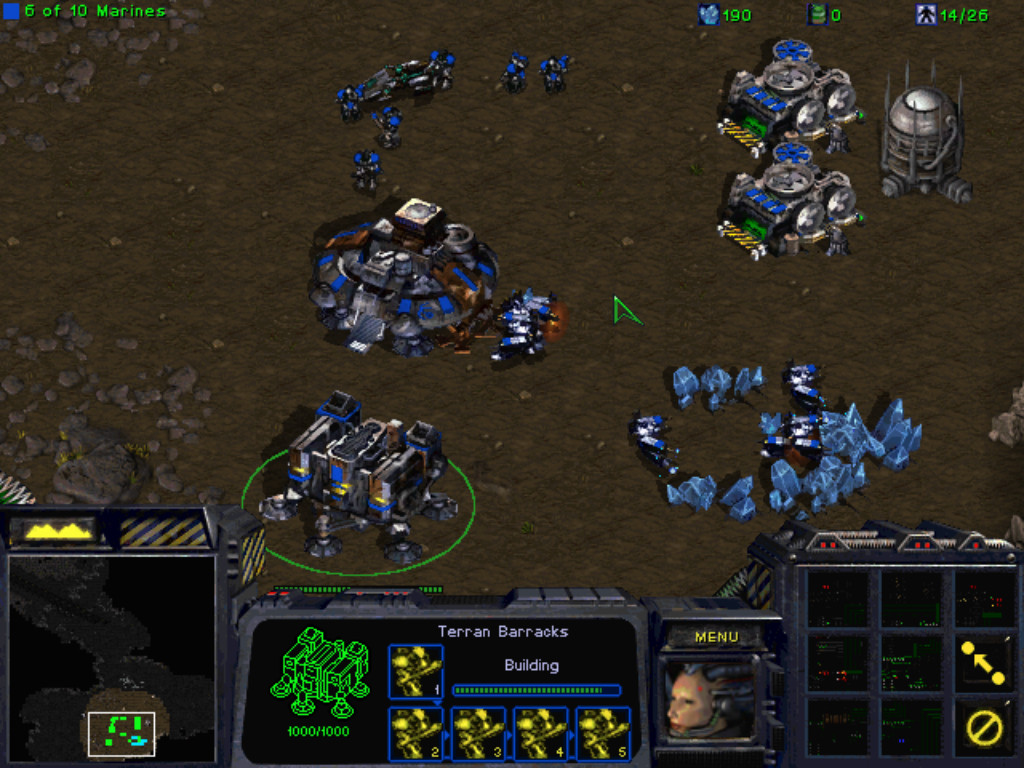Open the MENU button

[716, 637]
